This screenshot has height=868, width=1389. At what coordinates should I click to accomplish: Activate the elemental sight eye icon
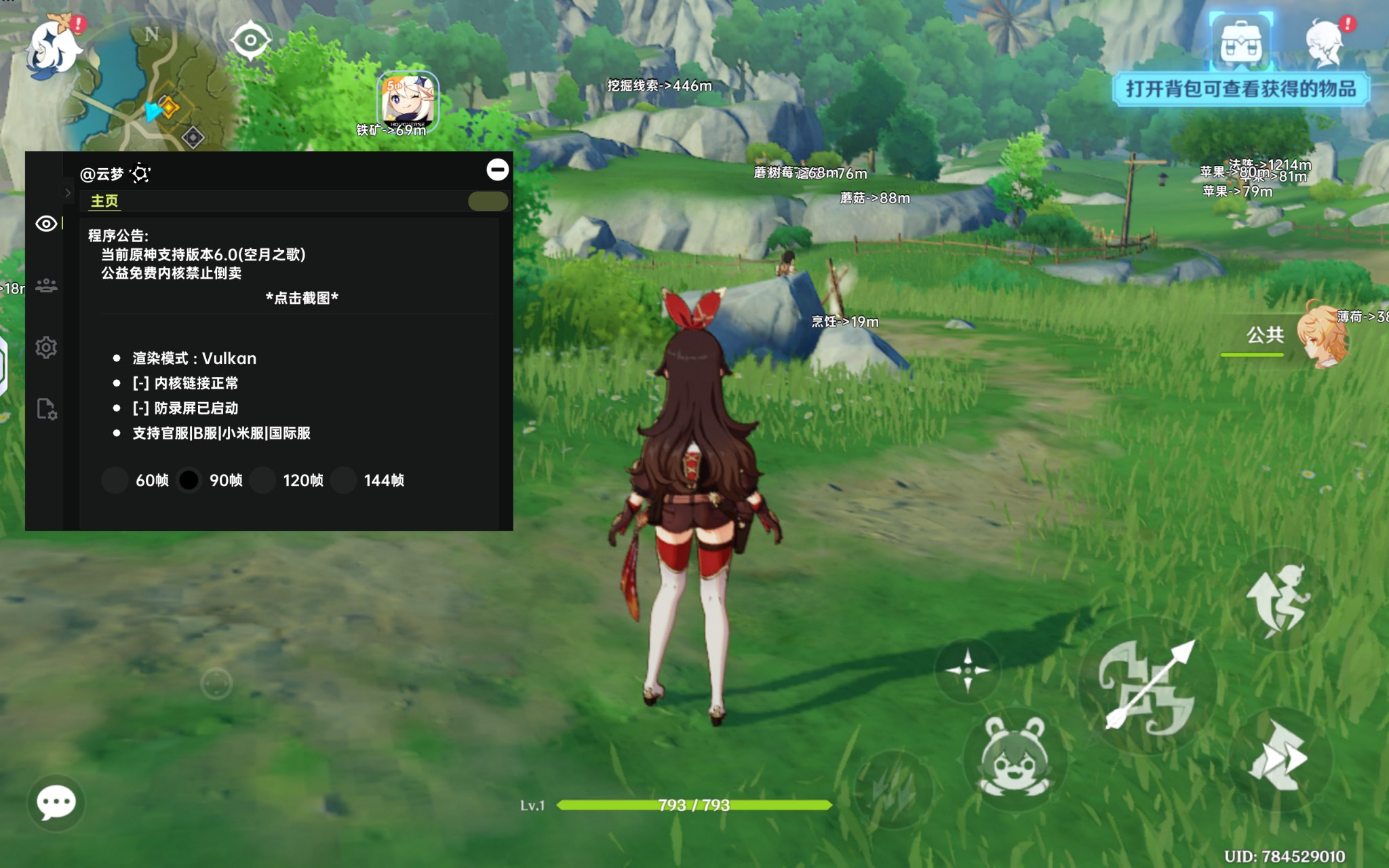pos(250,40)
